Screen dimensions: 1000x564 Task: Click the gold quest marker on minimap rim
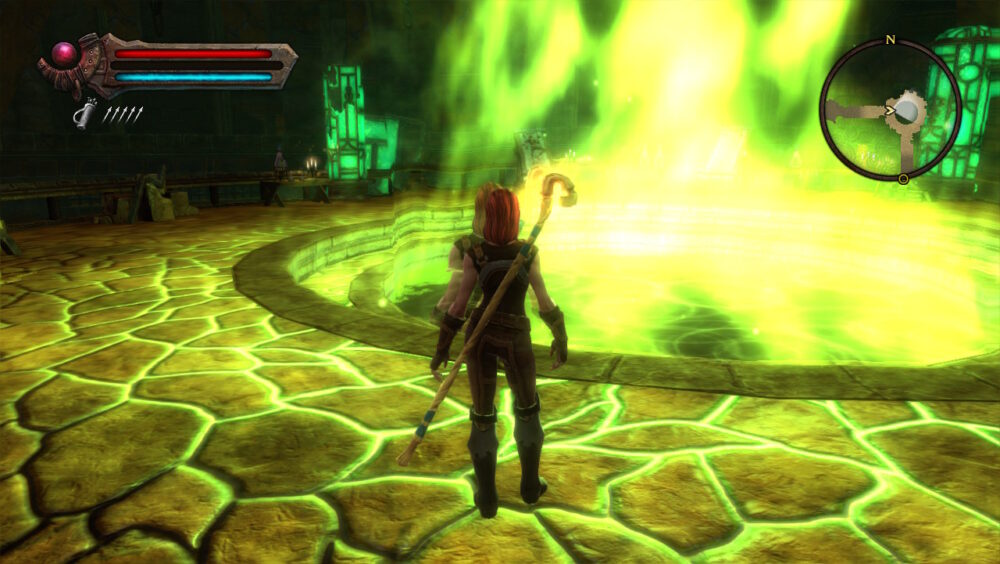click(903, 179)
